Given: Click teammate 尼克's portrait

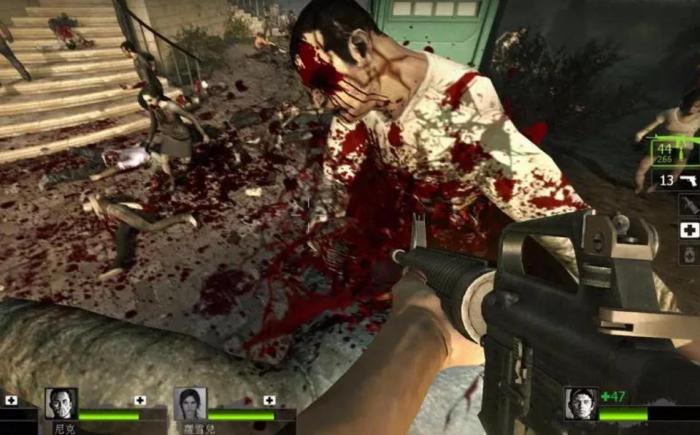Looking at the screenshot, I should [61, 404].
